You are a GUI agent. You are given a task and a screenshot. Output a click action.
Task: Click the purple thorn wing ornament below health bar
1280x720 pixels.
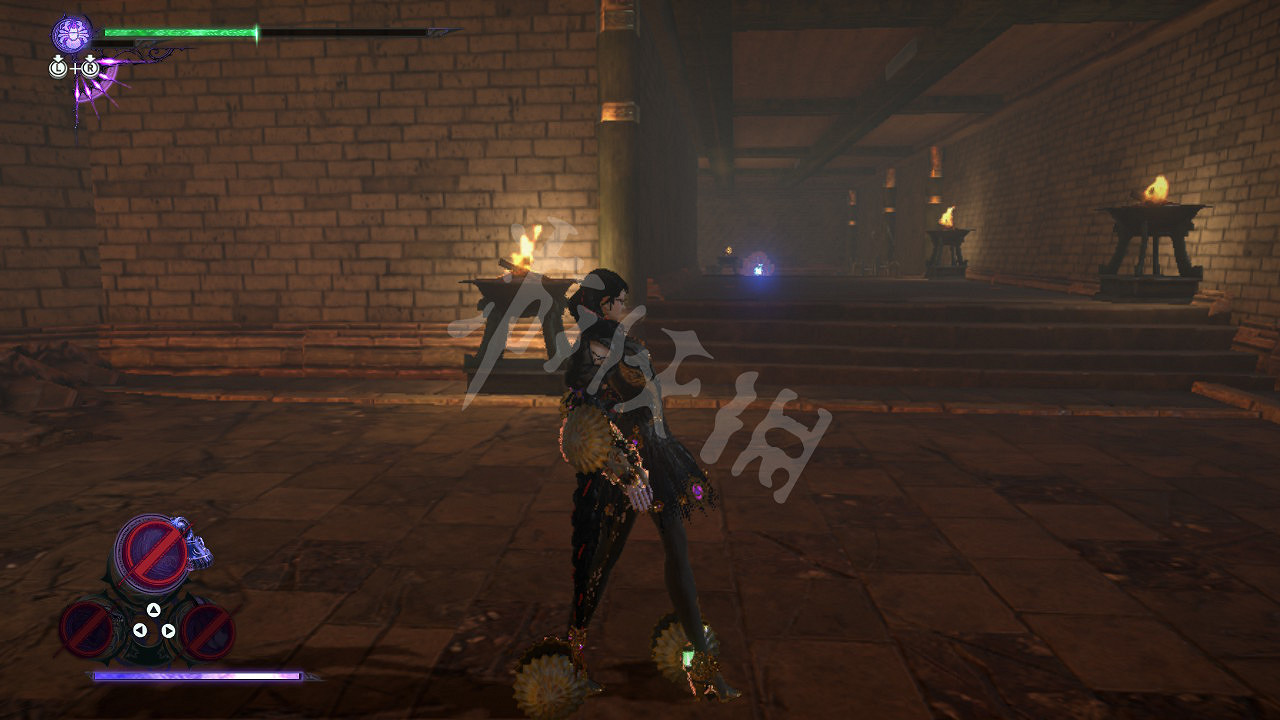coord(95,90)
